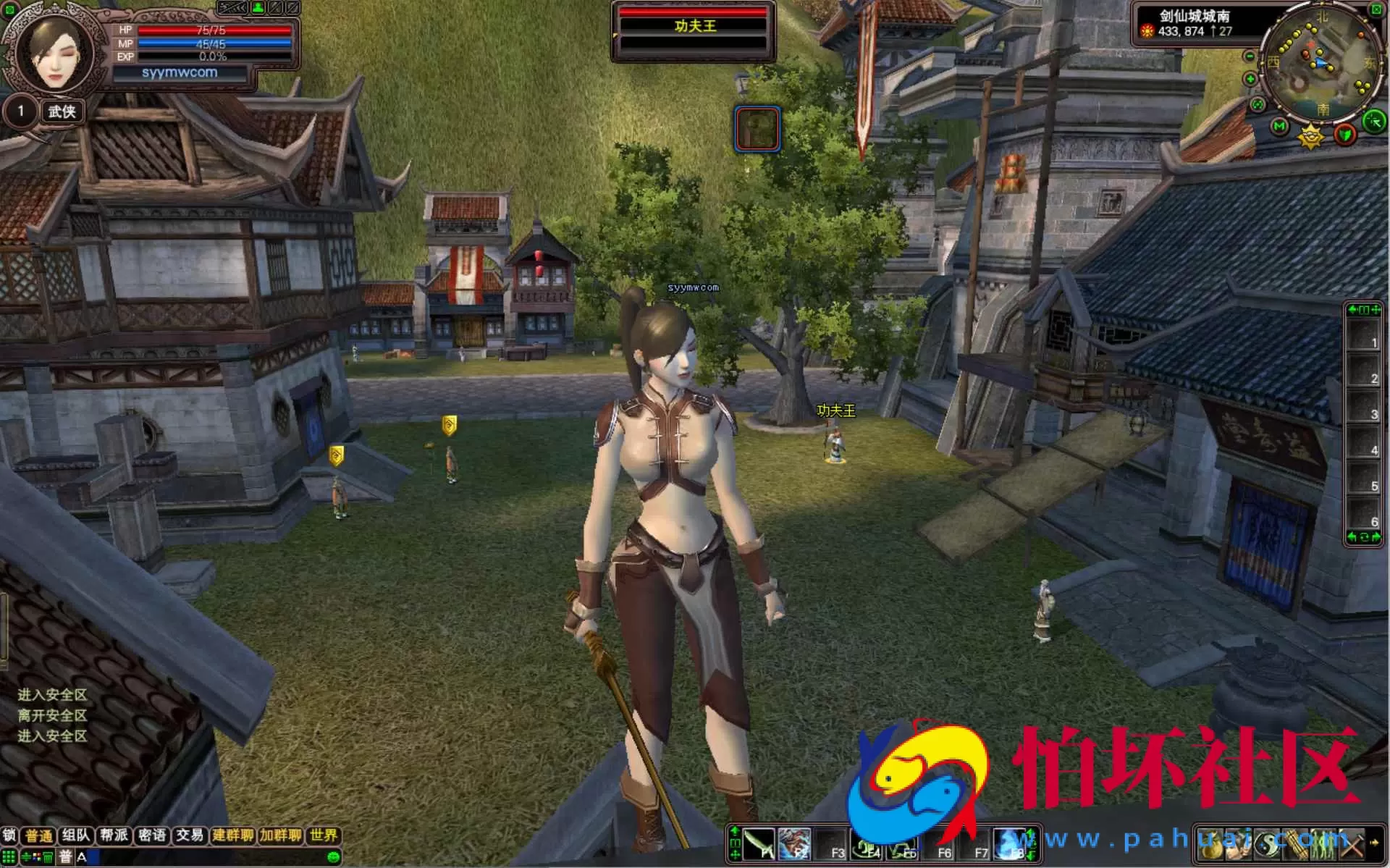Image resolution: width=1390 pixels, height=868 pixels.
Task: Switch to the 交易 trade chat tab
Action: [x=190, y=835]
